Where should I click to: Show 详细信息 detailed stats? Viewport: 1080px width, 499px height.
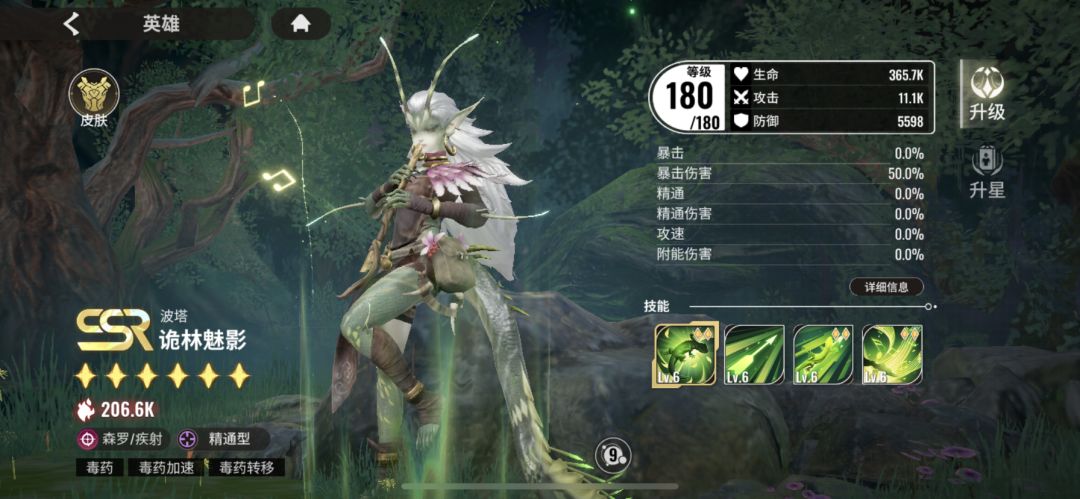point(886,287)
